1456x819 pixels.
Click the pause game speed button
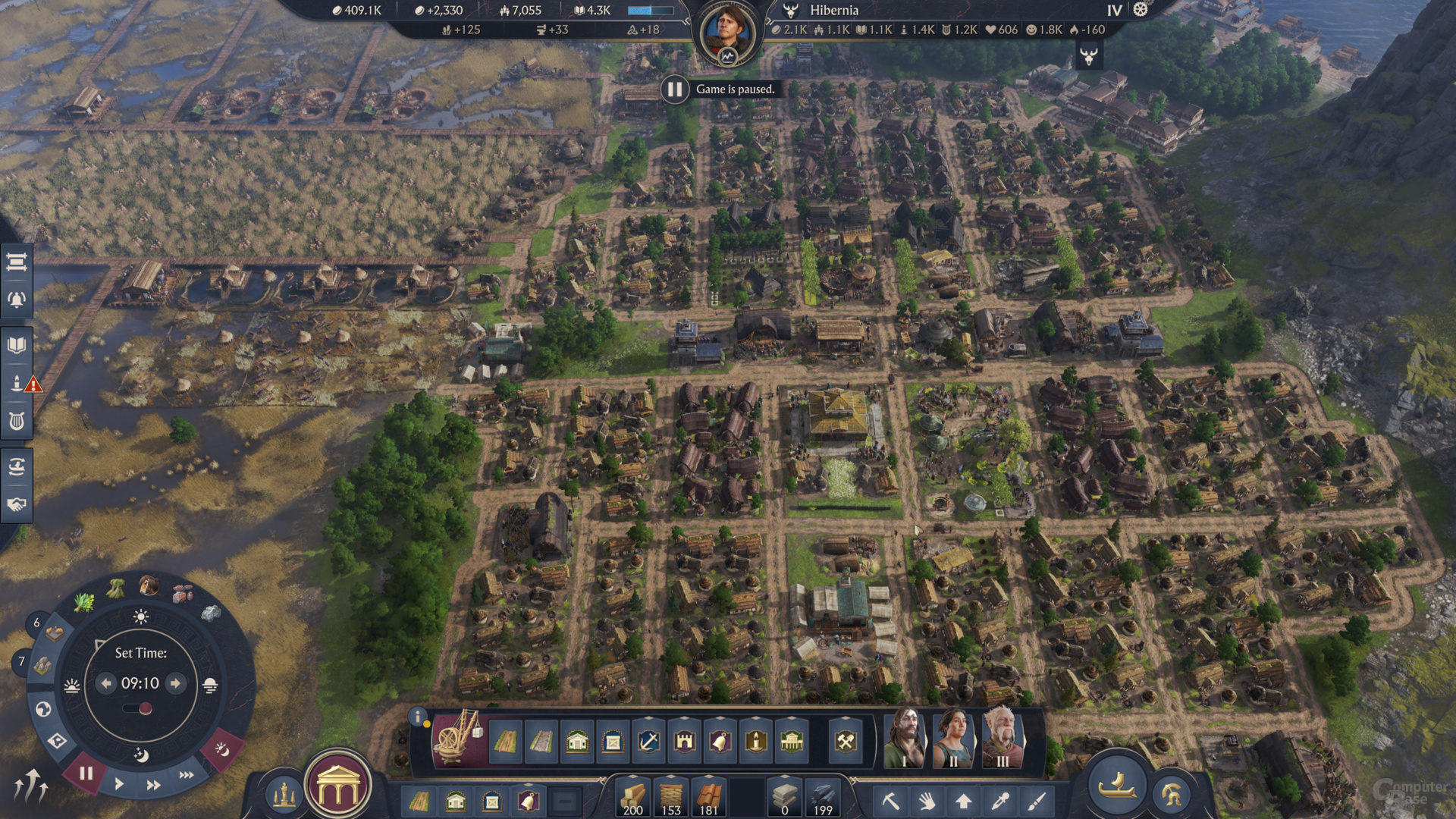coord(86,773)
